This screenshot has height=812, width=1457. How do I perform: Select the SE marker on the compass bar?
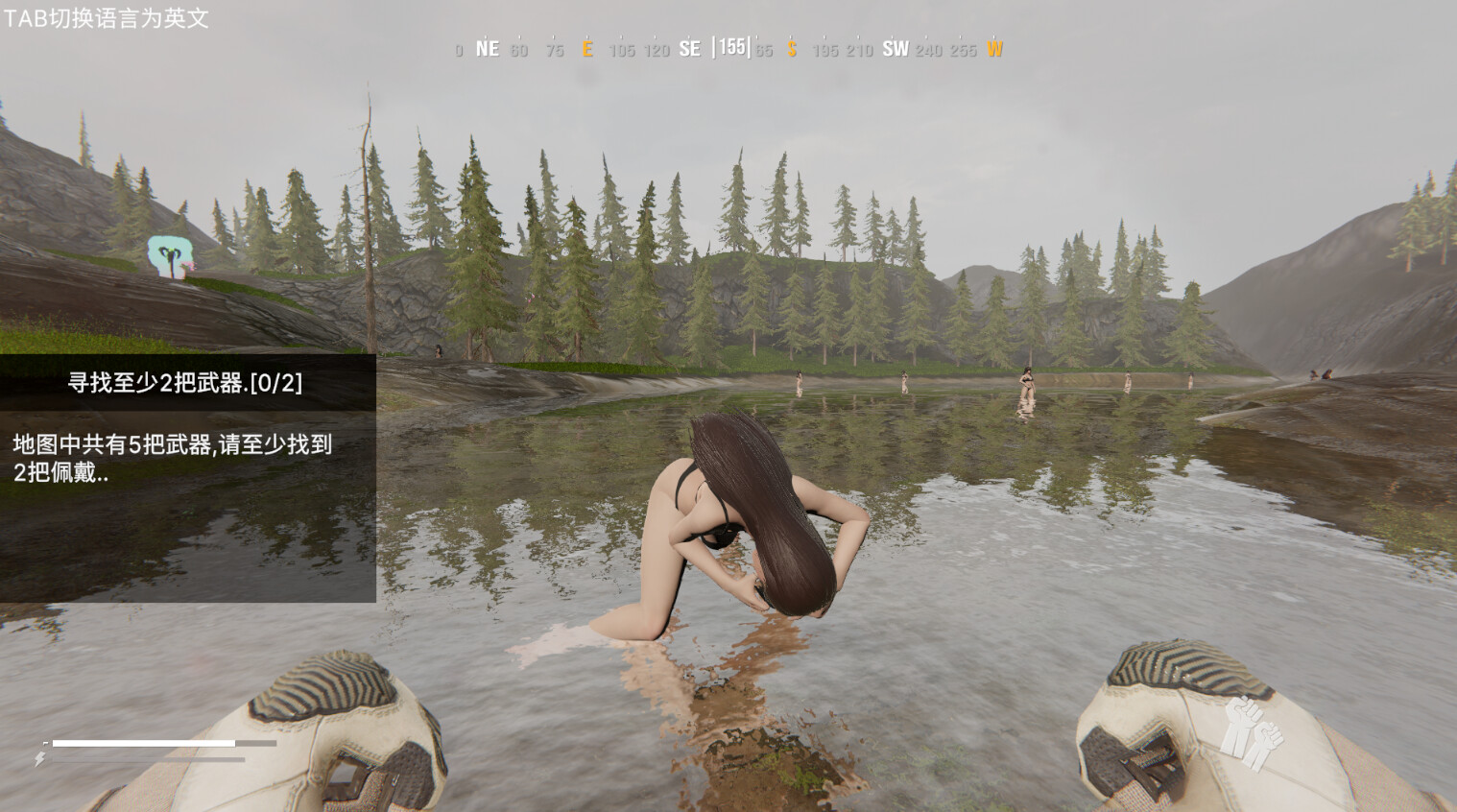[690, 47]
